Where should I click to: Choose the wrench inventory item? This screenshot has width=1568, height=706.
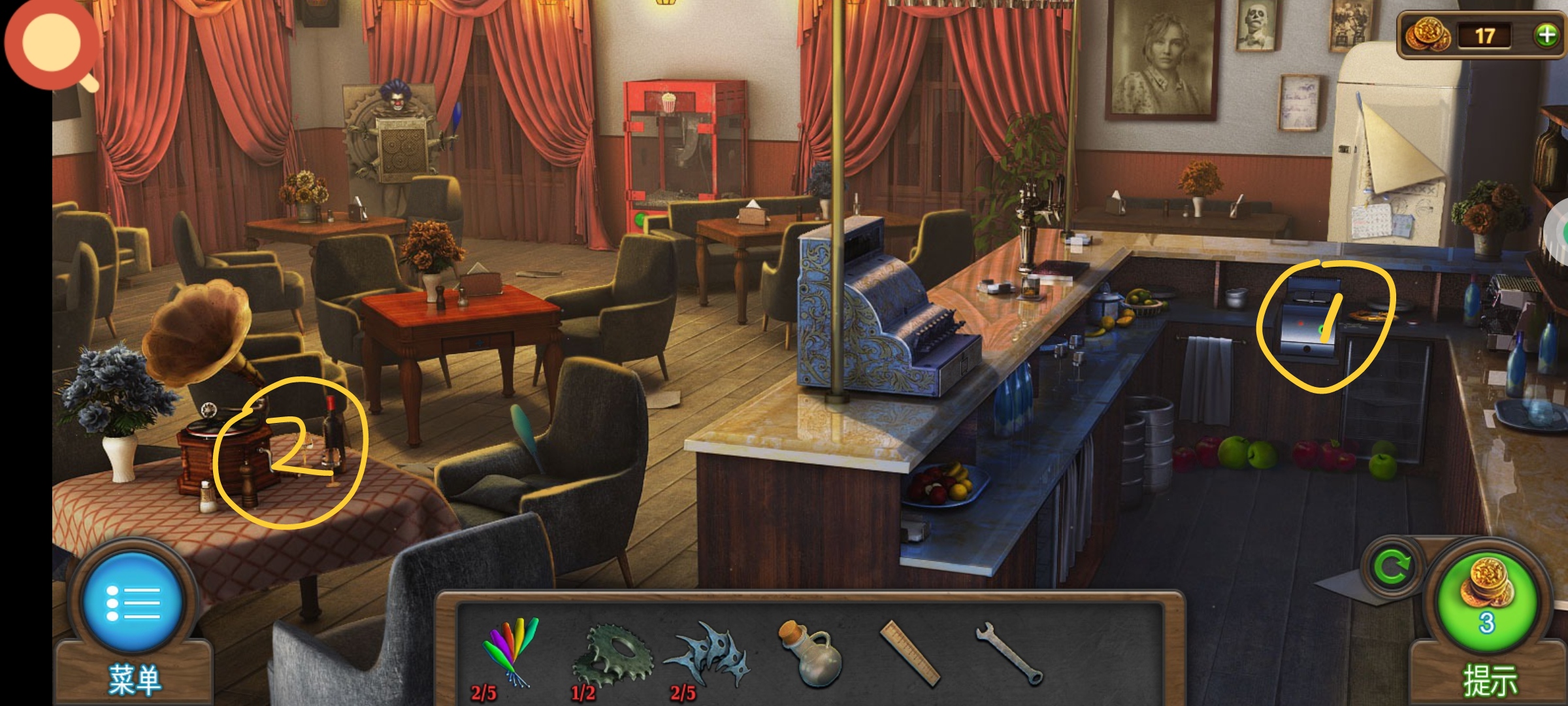[x=1008, y=652]
